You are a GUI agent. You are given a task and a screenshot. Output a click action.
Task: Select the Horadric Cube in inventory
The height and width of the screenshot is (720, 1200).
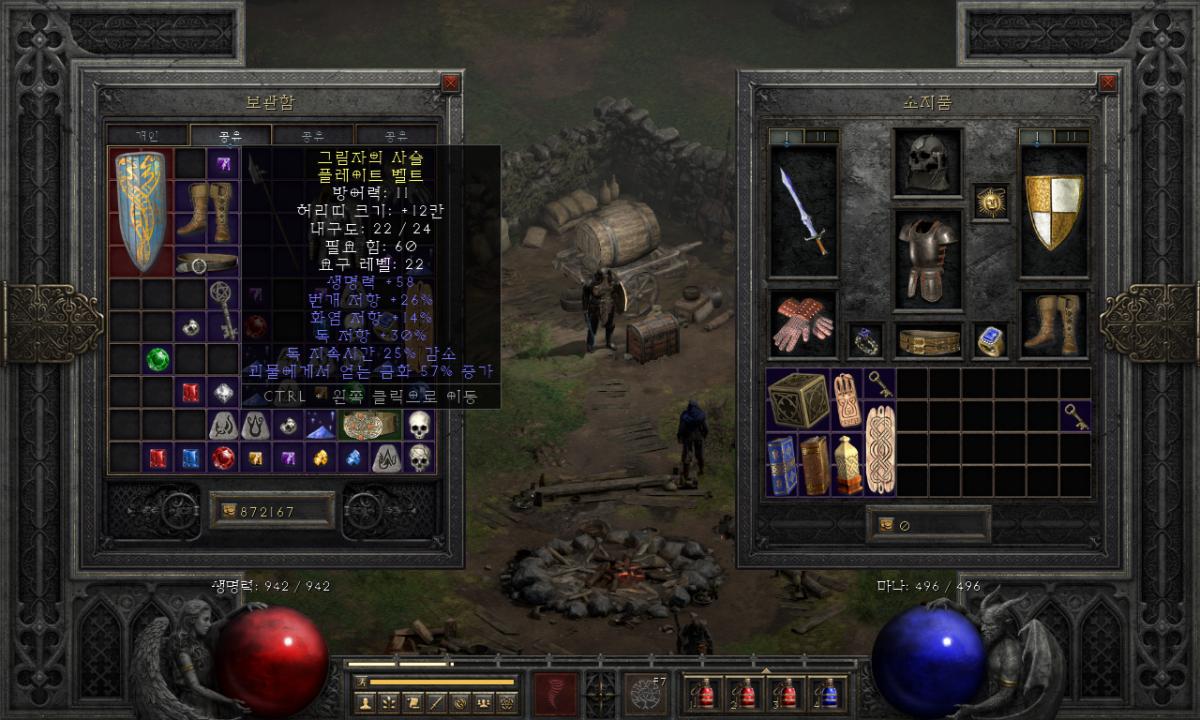point(798,400)
